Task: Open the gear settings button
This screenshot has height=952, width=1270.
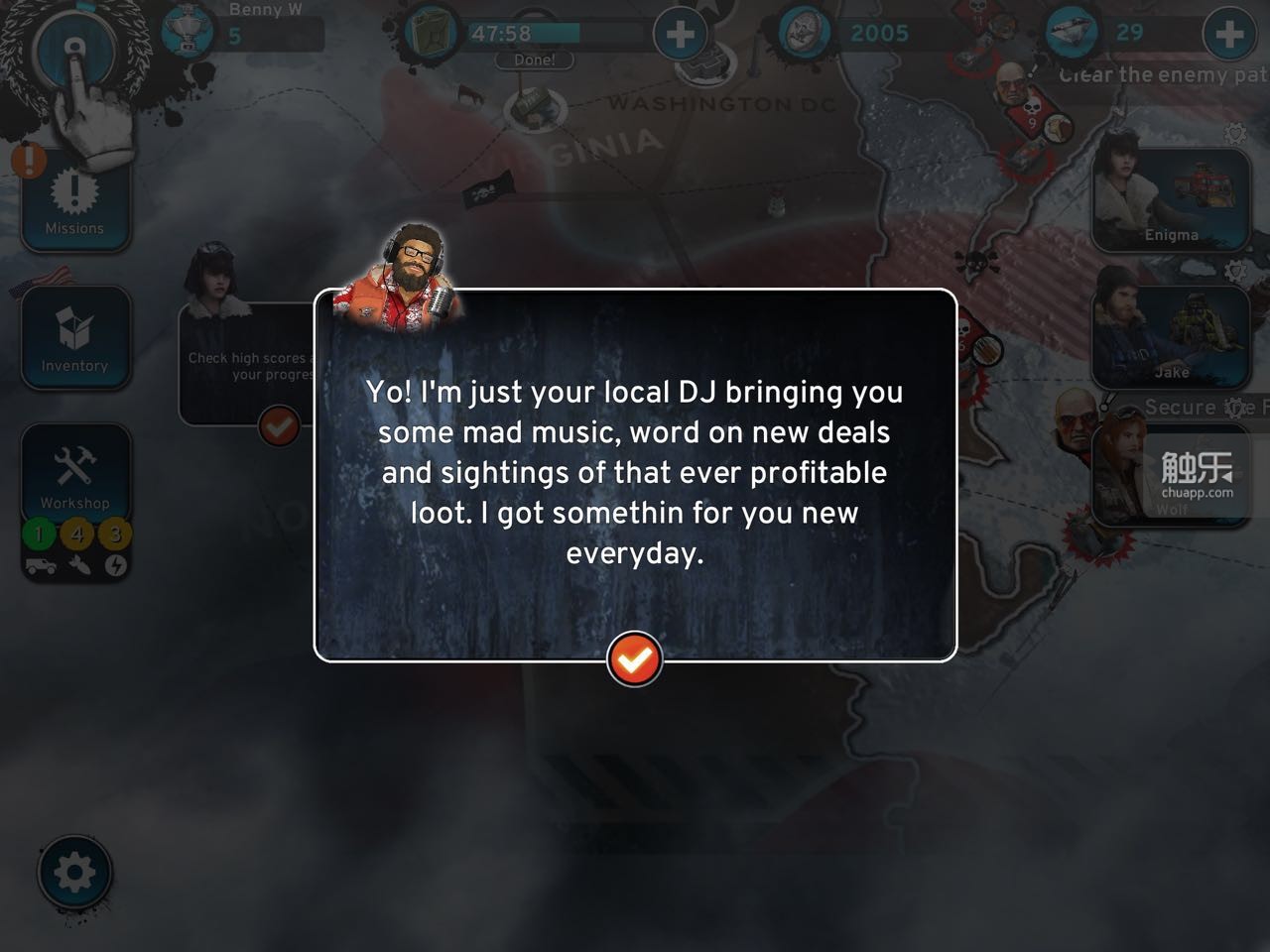Action: tap(74, 874)
